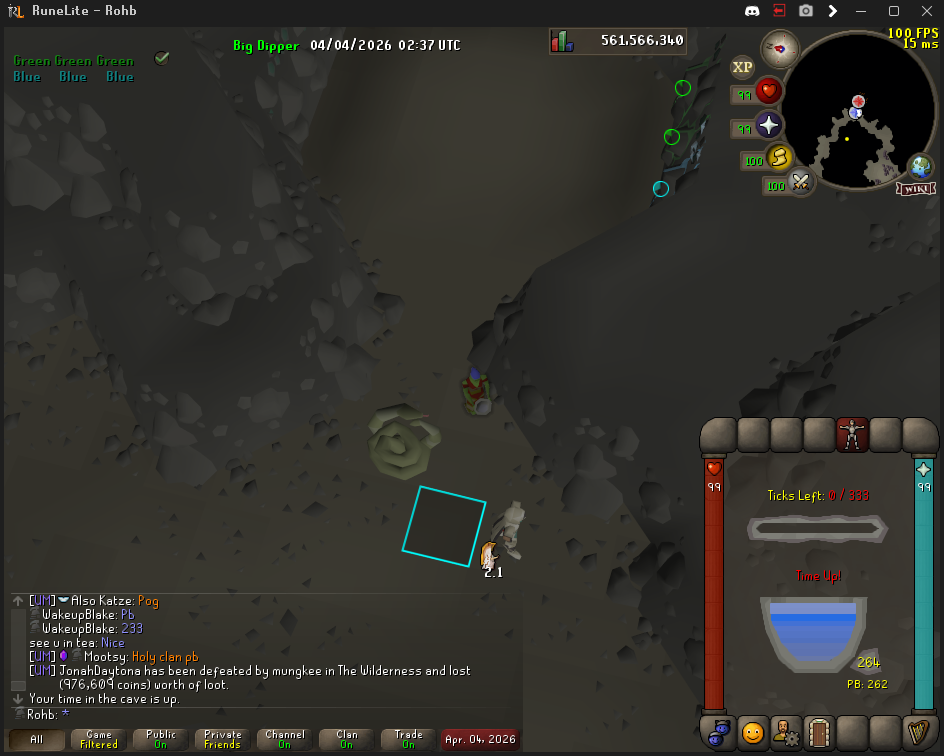Click the compass to face north
944x756 pixels.
pyautogui.click(x=779, y=47)
